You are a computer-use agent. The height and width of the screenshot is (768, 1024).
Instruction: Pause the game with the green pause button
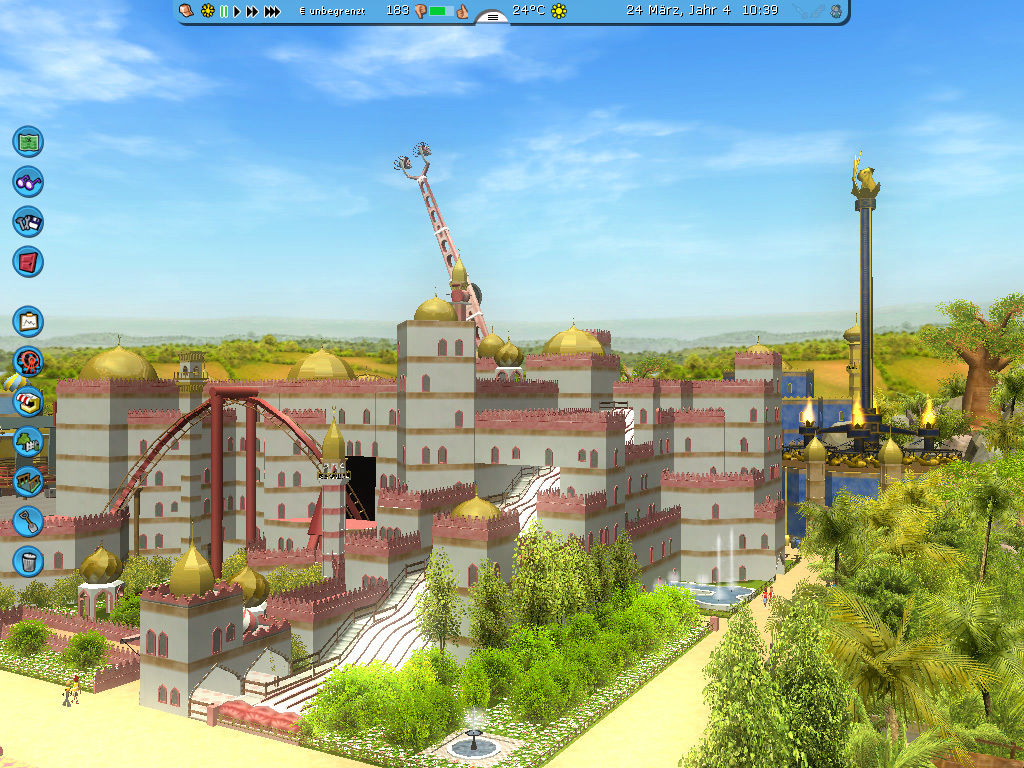[x=223, y=11]
